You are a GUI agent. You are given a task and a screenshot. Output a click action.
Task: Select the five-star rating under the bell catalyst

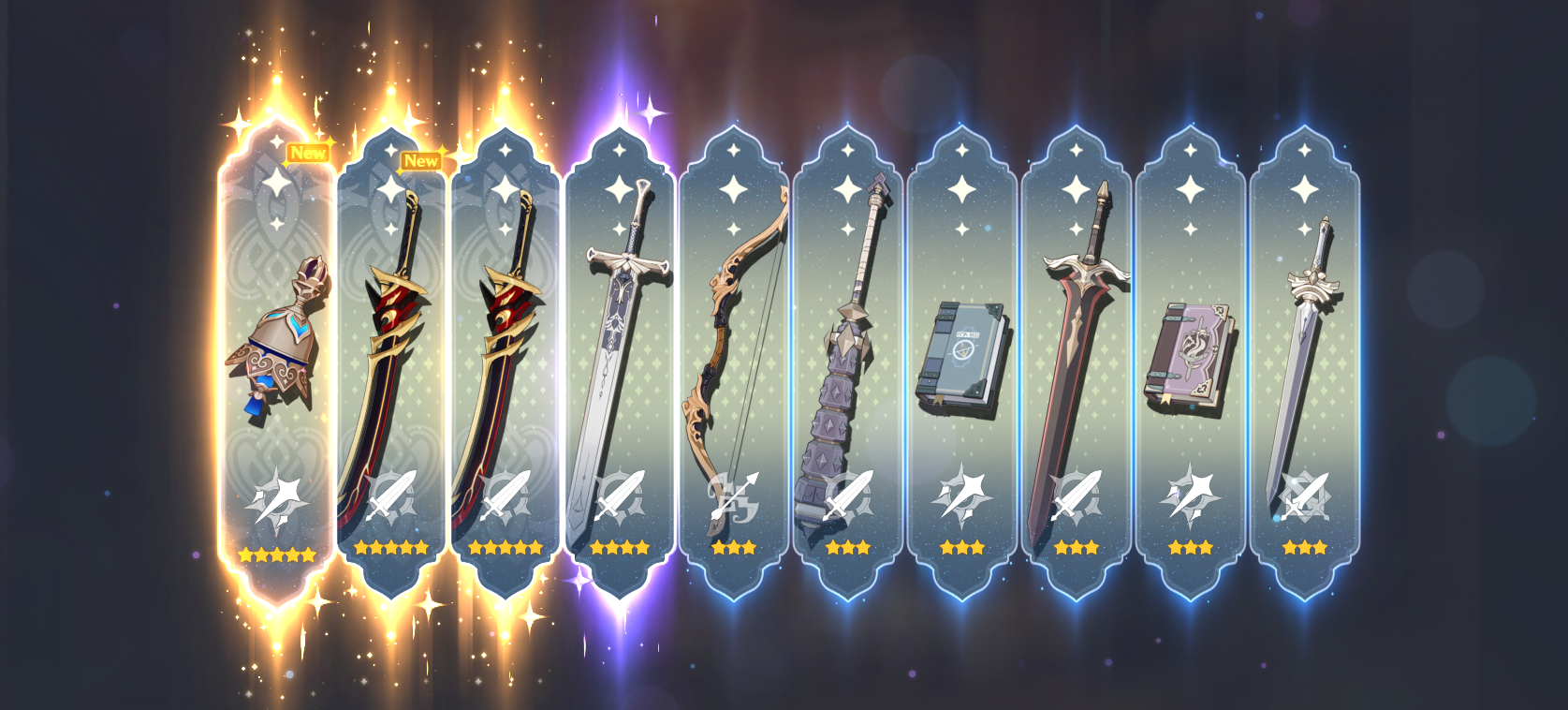(279, 553)
